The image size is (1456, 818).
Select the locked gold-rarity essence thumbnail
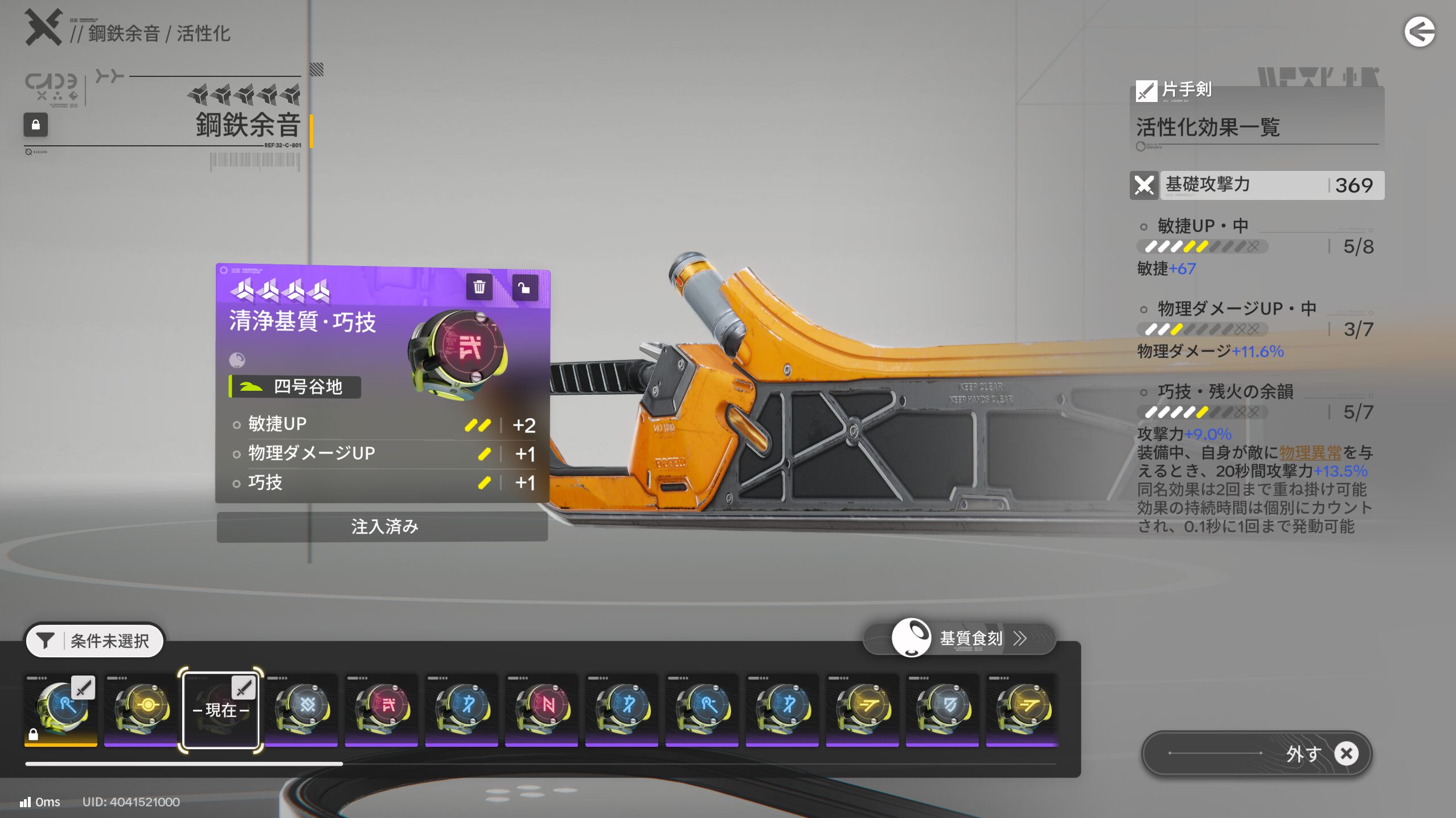click(61, 709)
